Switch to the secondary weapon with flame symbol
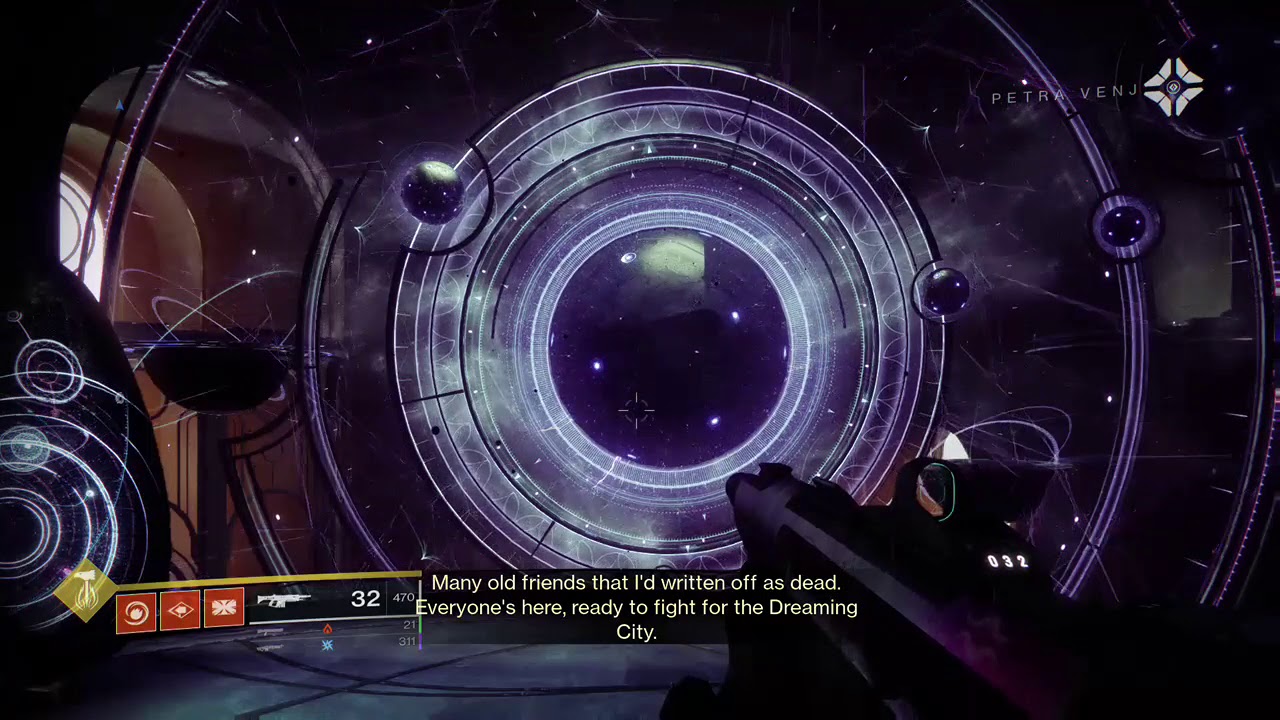Image resolution: width=1280 pixels, height=720 pixels. 327,628
